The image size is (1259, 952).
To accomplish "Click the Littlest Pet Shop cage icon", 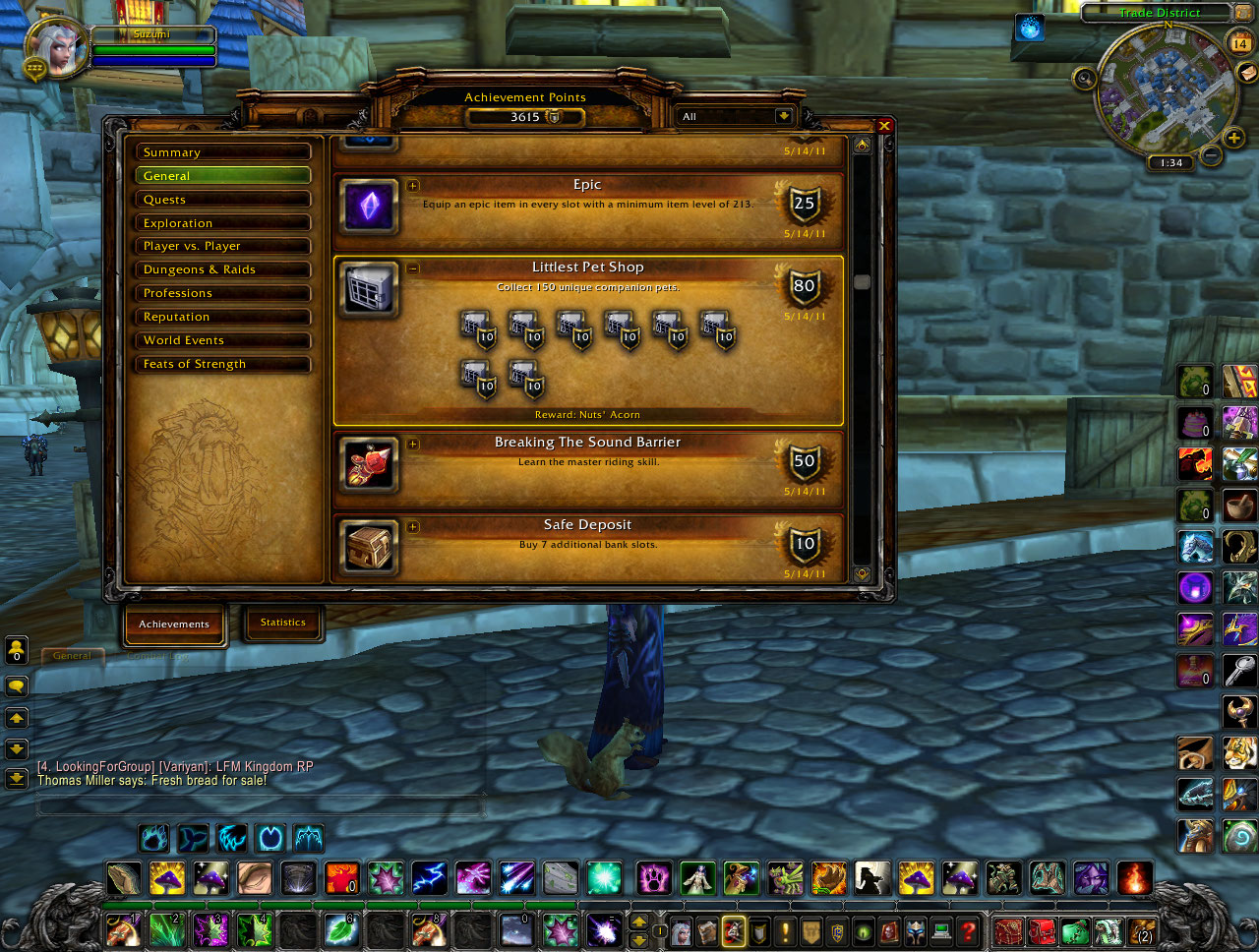I will tap(368, 288).
